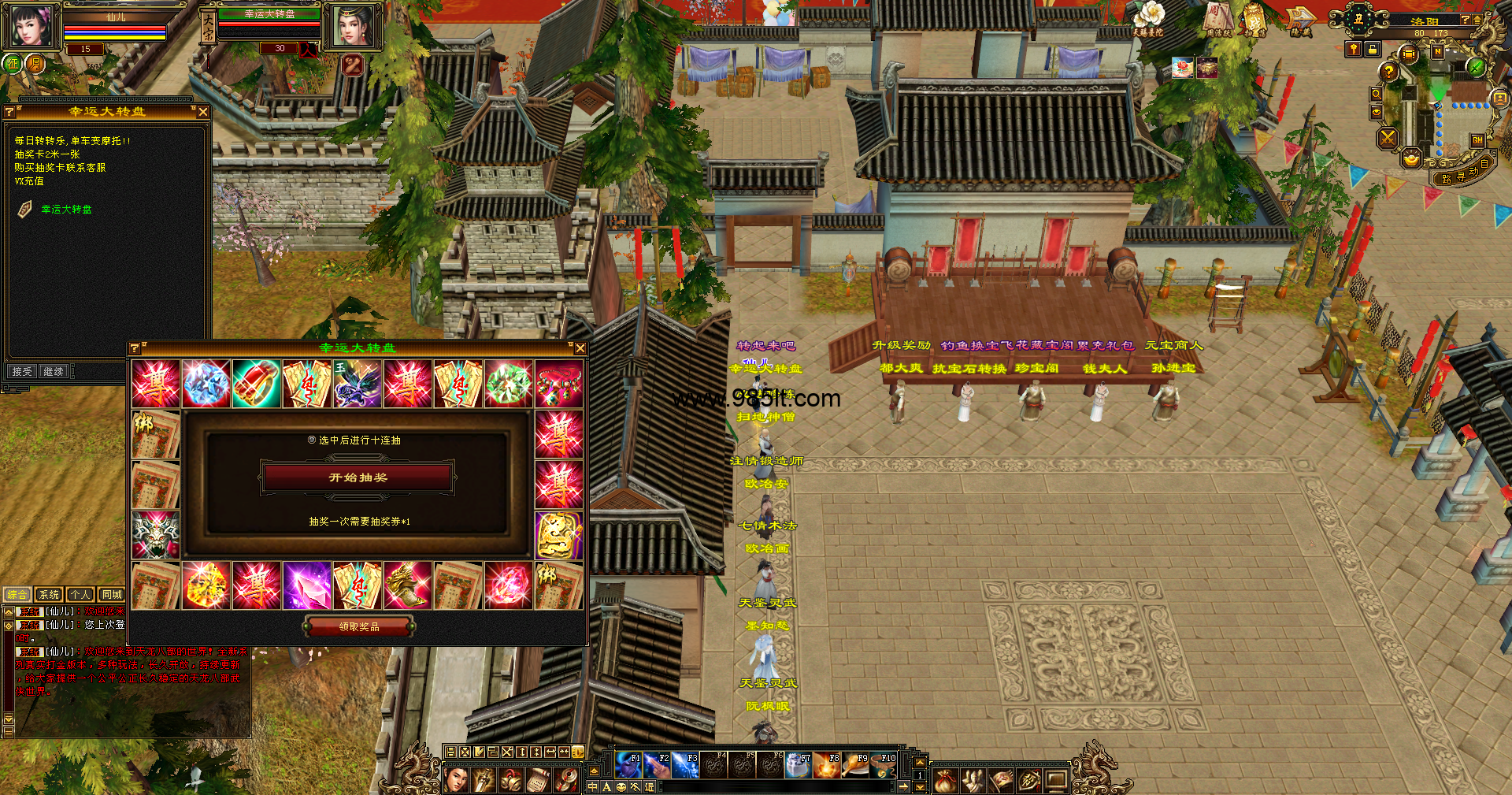Click the gold ingot shop icon near minimap

click(x=1411, y=159)
